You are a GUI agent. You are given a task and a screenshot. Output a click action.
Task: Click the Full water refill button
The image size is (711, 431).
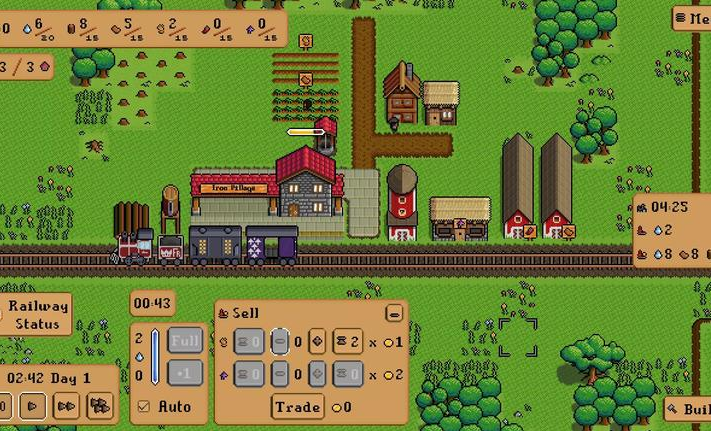(185, 341)
